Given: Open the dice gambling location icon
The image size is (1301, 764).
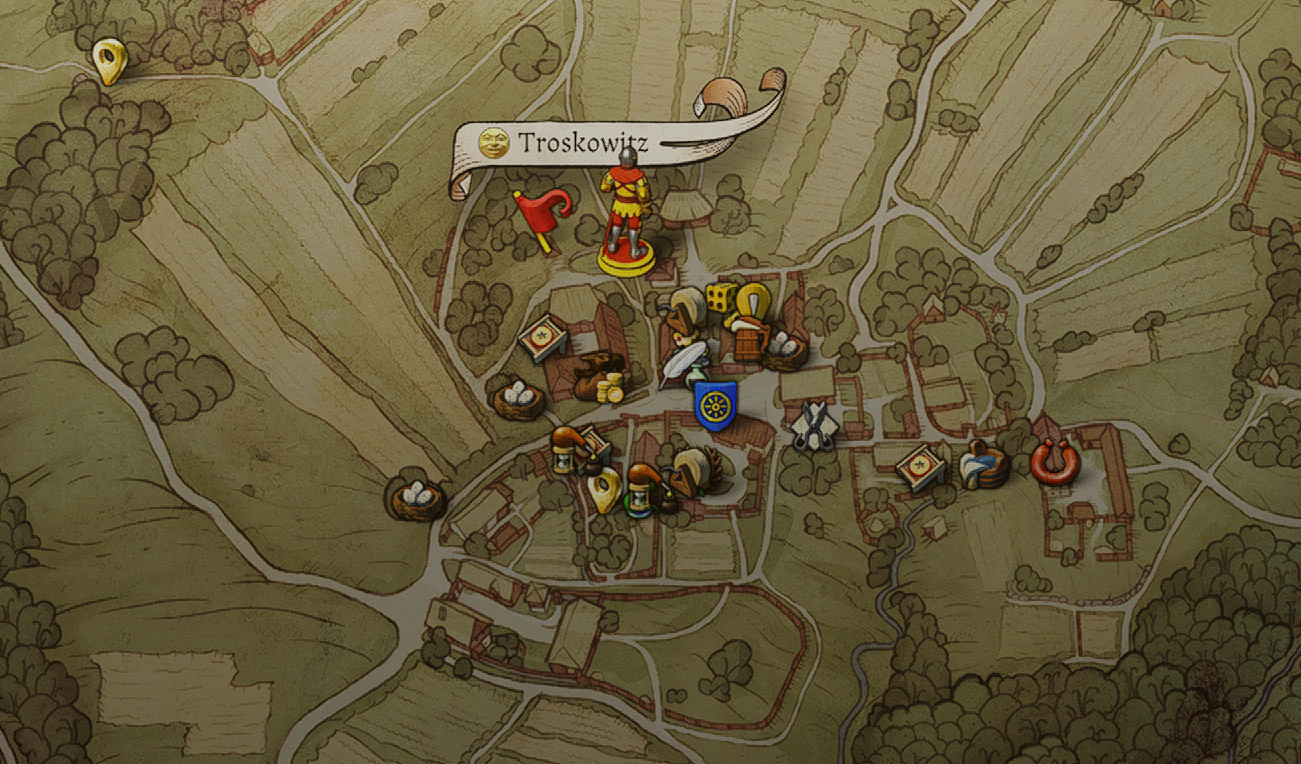Looking at the screenshot, I should pyautogui.click(x=719, y=299).
